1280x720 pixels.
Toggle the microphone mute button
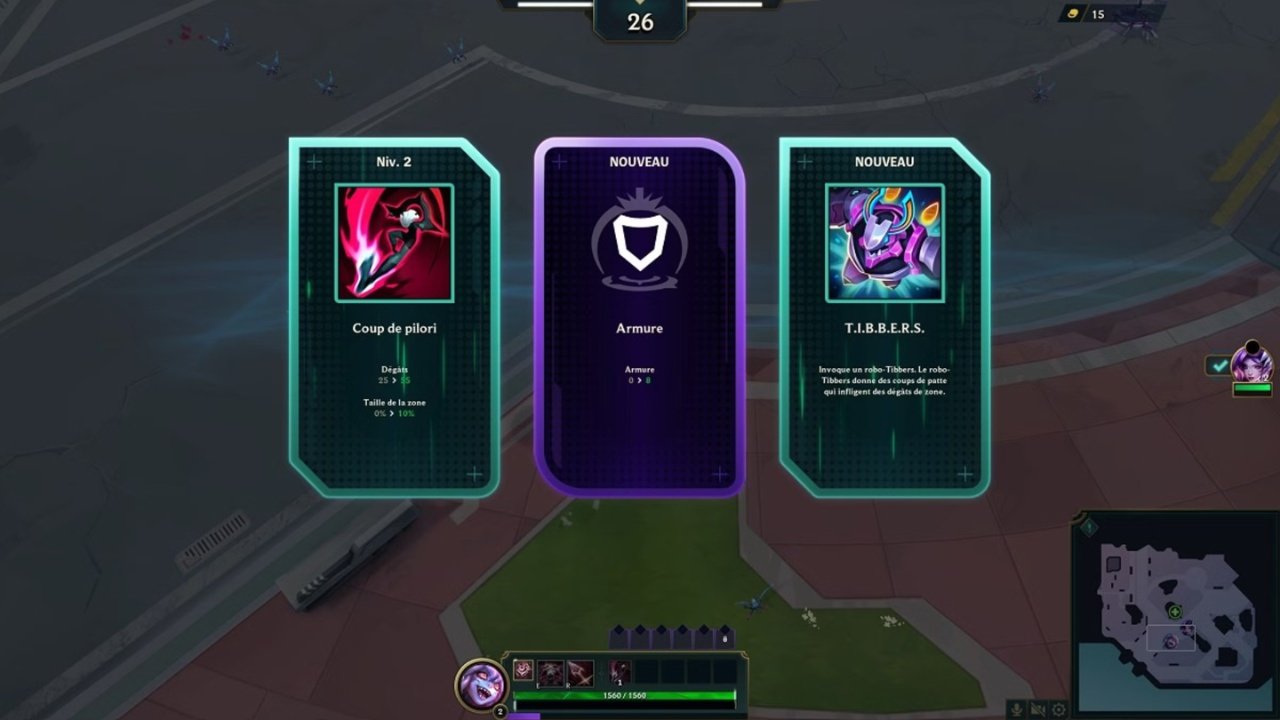[x=1016, y=708]
